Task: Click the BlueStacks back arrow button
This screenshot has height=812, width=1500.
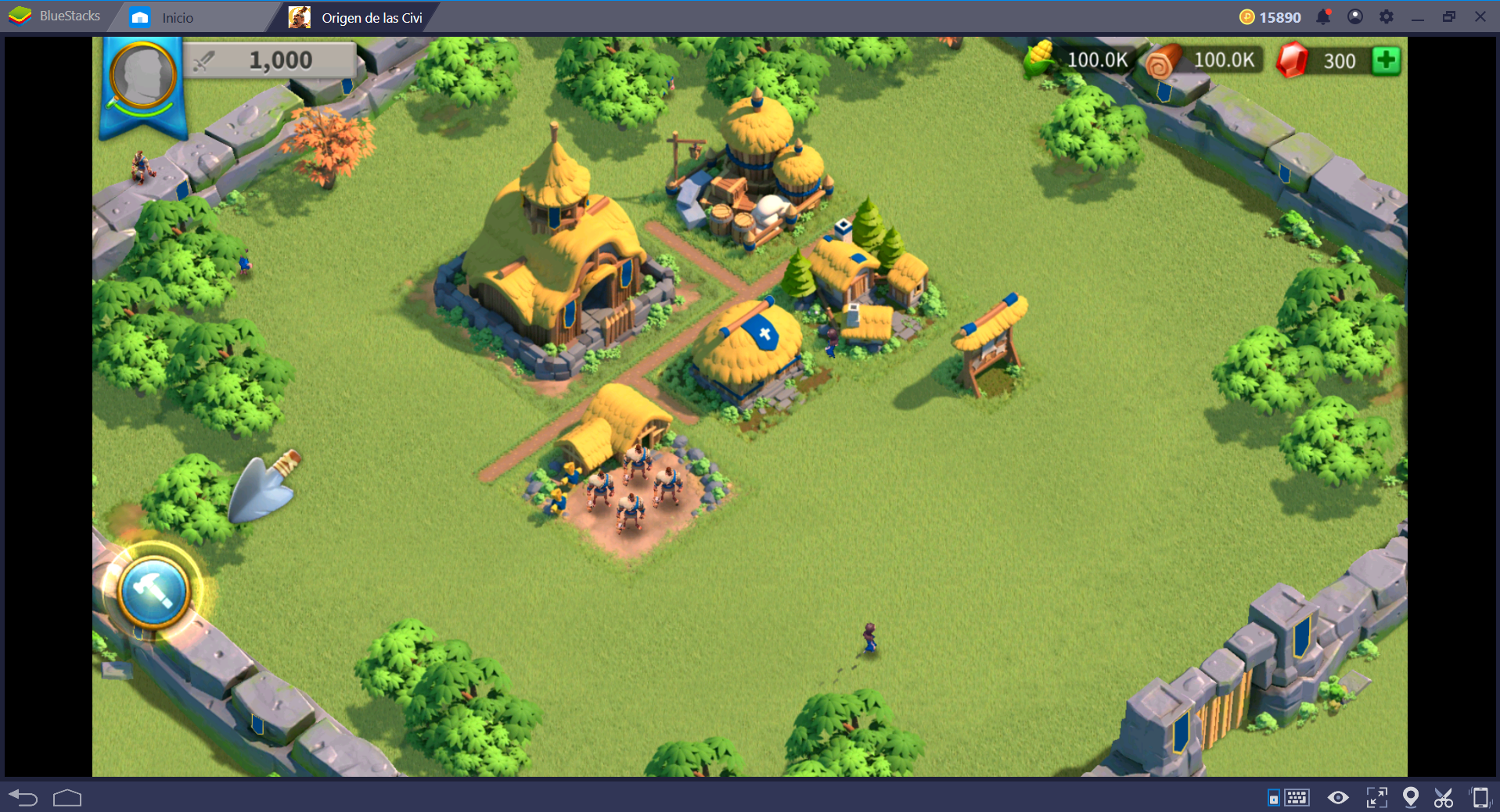Action: 23,797
